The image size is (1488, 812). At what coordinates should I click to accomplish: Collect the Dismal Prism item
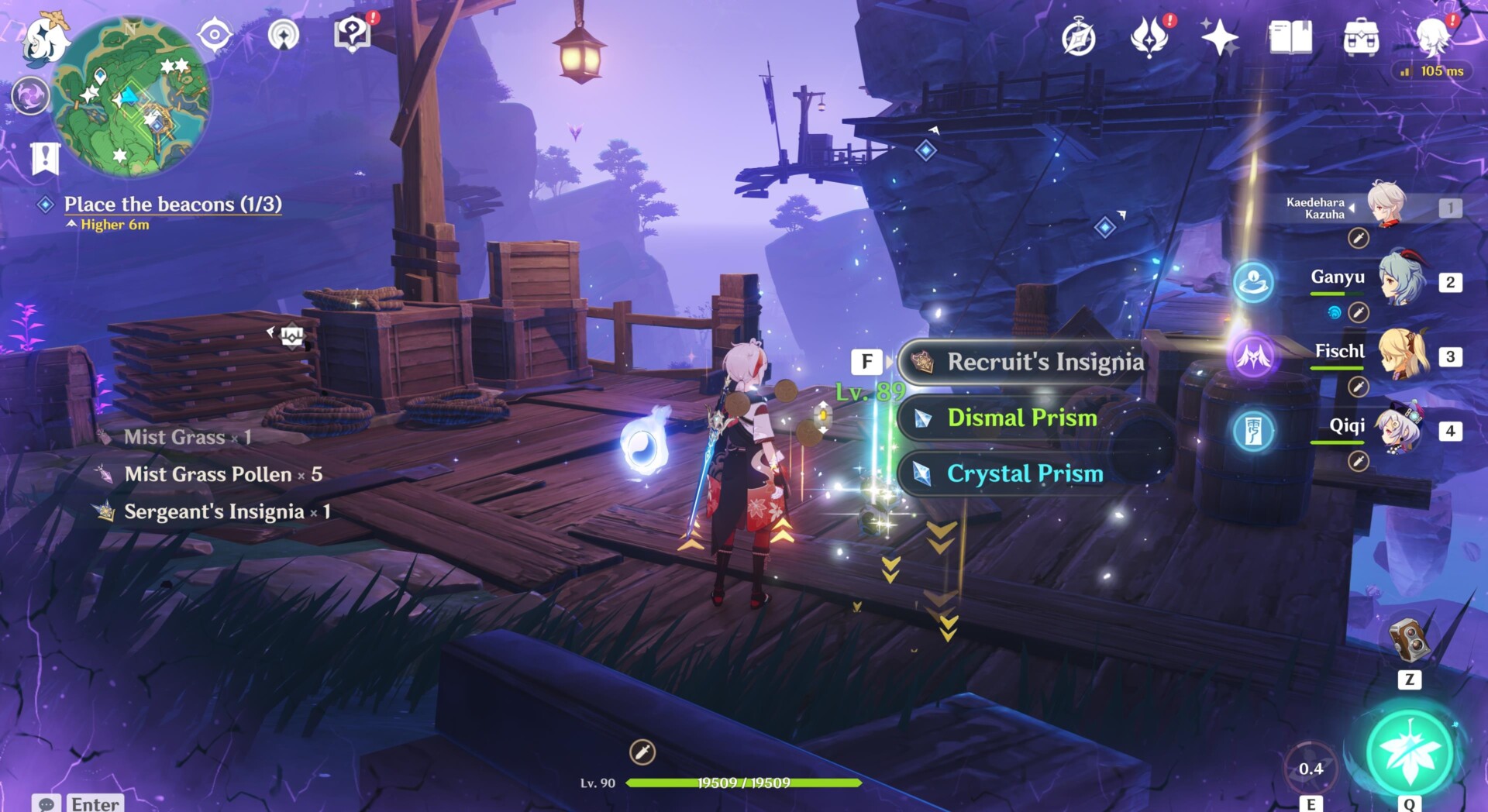[x=1021, y=418]
